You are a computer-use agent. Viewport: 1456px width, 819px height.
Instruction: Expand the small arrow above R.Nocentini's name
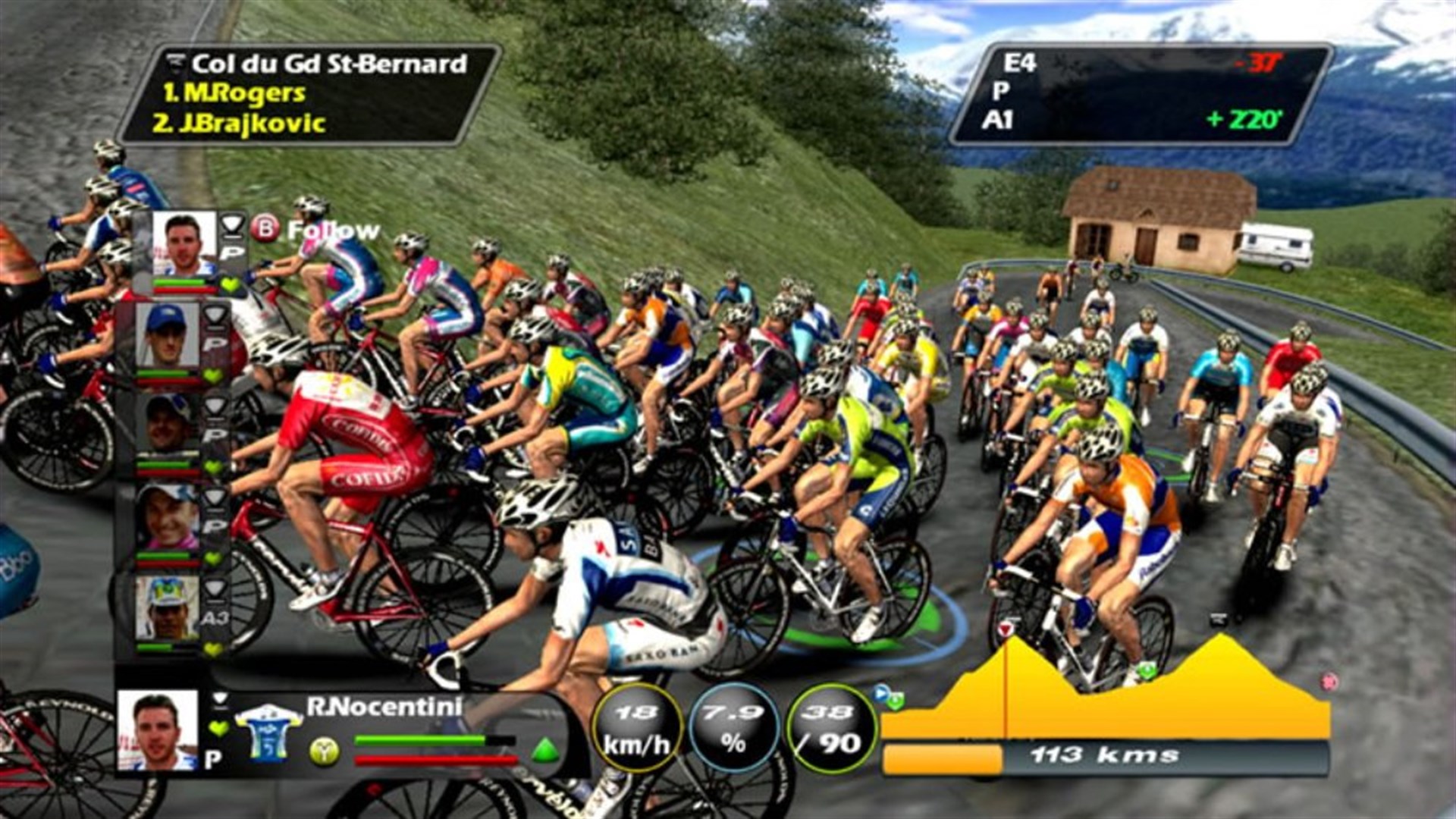point(219,699)
